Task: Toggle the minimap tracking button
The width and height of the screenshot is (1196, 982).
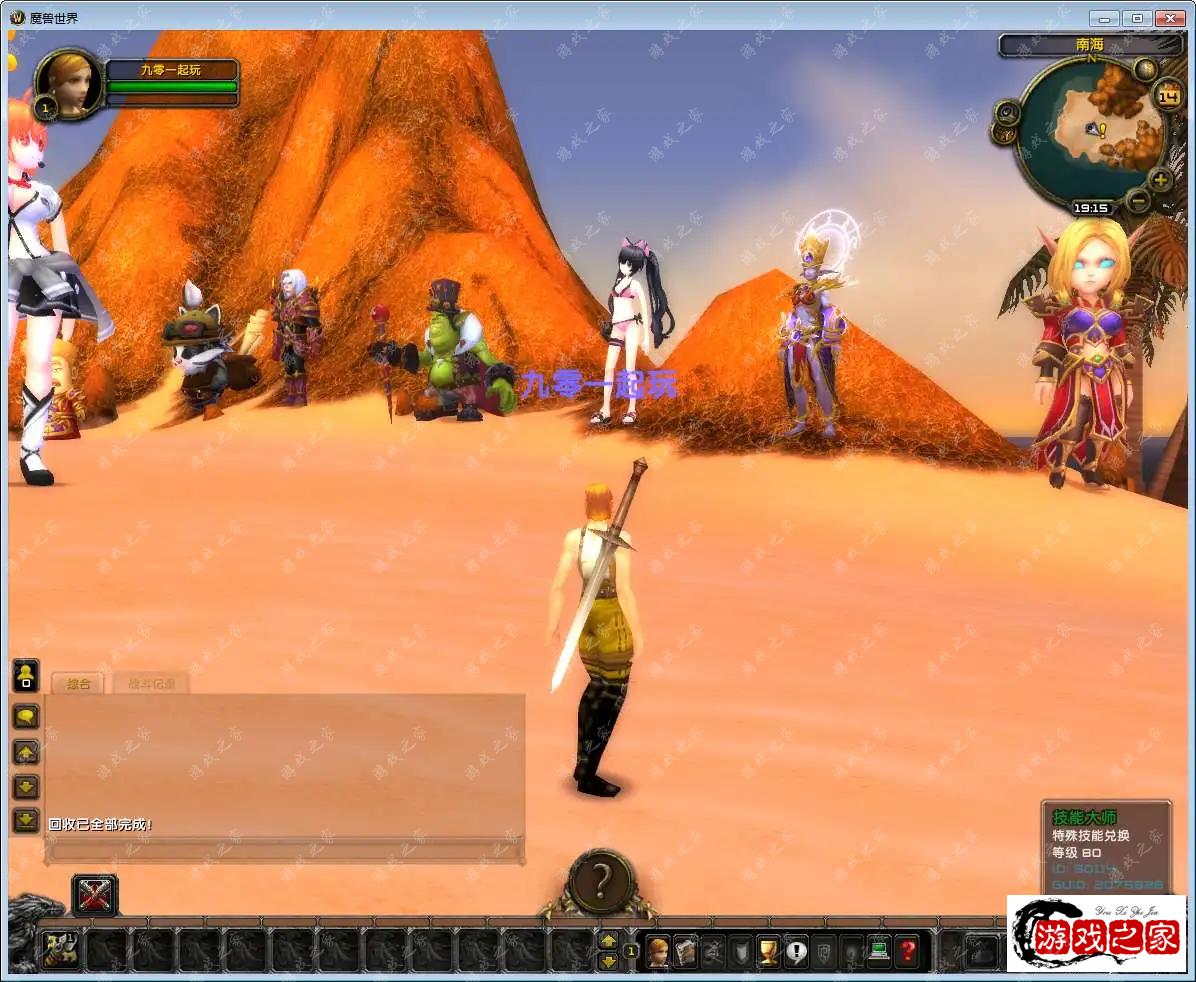Action: click(1007, 112)
